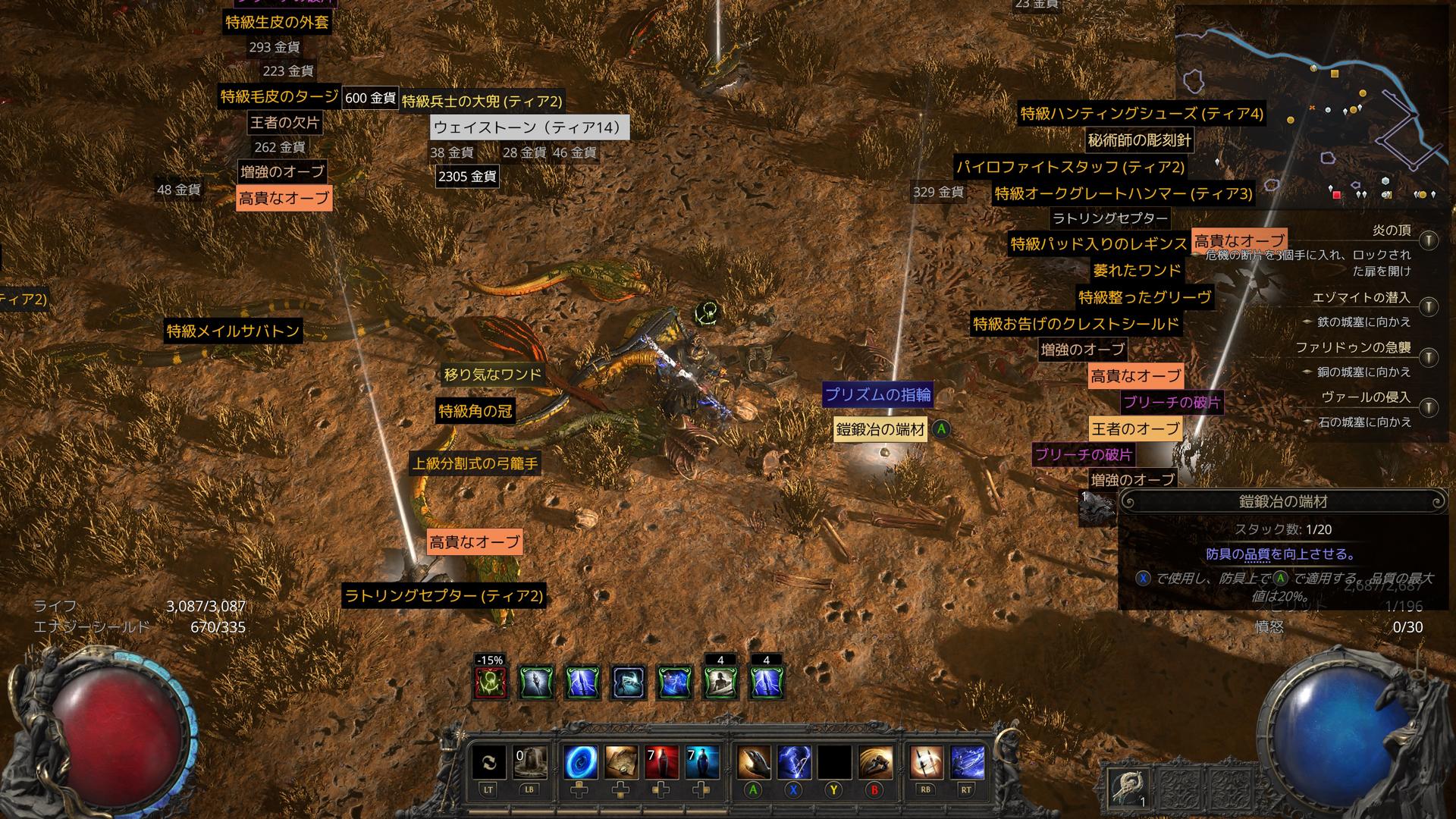Select the ヴァールの侵入 quest entry
The width and height of the screenshot is (1456, 819).
pyautogui.click(x=1365, y=397)
